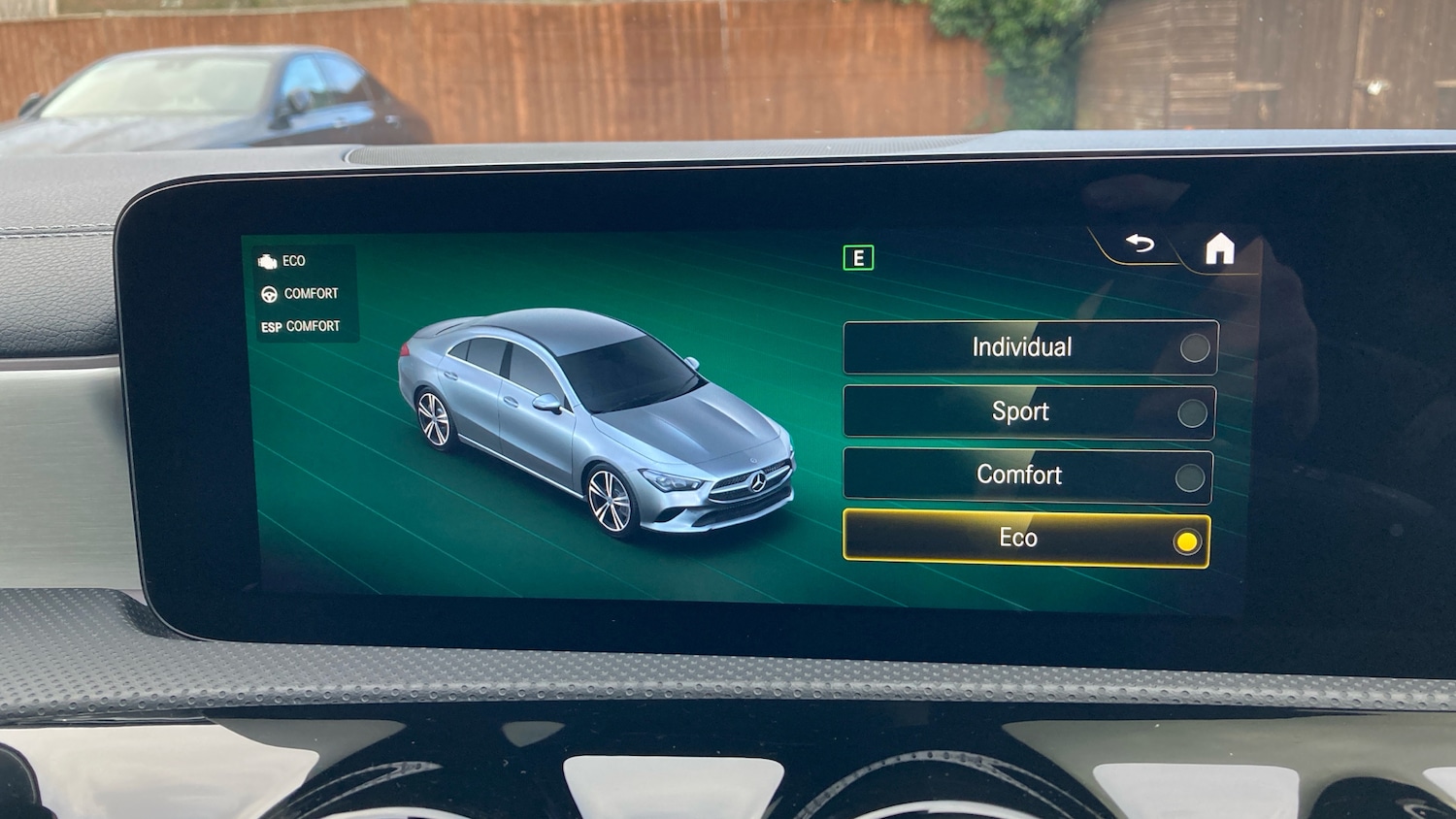Tap the ESP COMFORT status row
This screenshot has height=819, width=1456.
point(301,326)
